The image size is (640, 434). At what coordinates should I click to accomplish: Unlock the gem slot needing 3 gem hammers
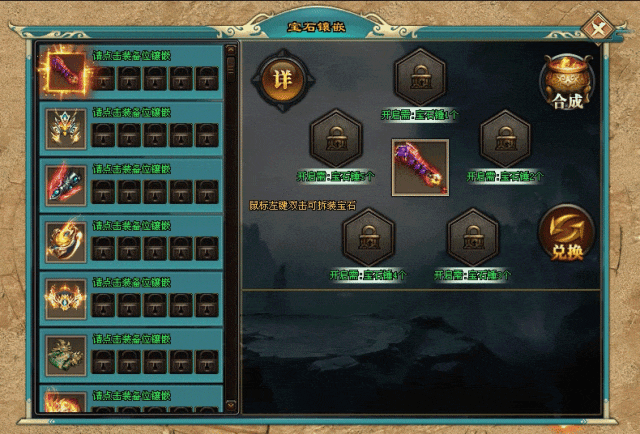tap(473, 237)
